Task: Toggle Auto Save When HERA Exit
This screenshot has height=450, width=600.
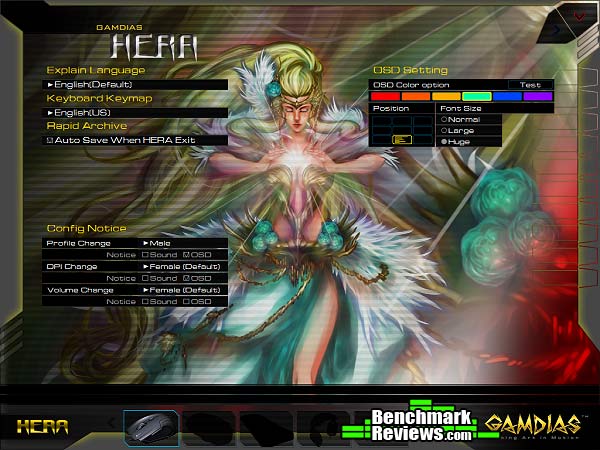Action: coord(50,141)
